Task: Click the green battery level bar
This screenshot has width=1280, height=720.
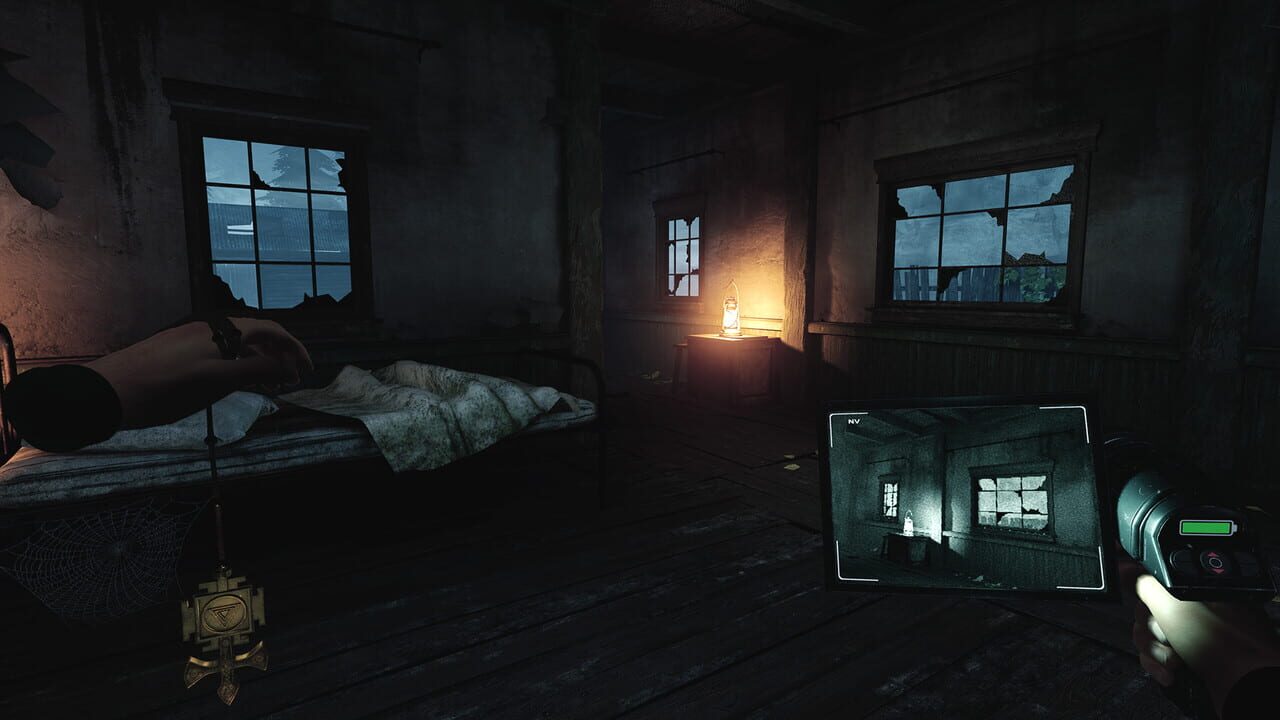Action: (x=1206, y=528)
